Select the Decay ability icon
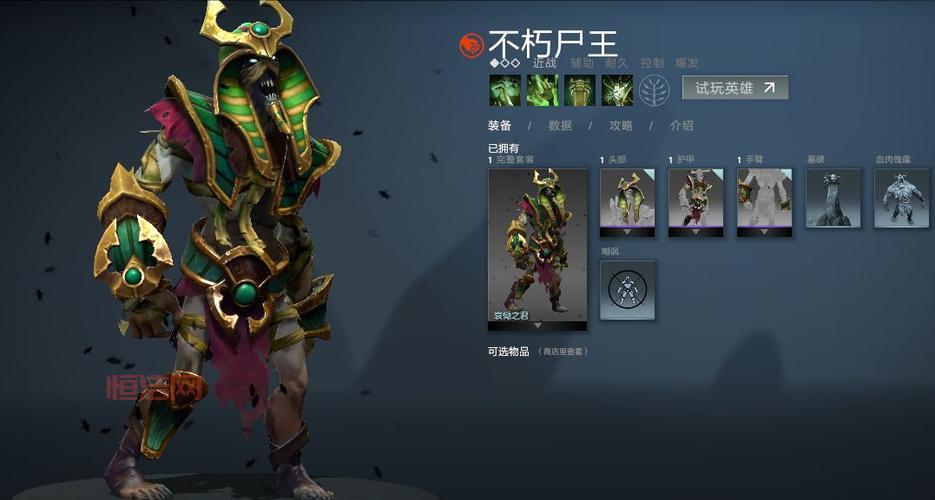The height and width of the screenshot is (500, 935). [x=505, y=90]
